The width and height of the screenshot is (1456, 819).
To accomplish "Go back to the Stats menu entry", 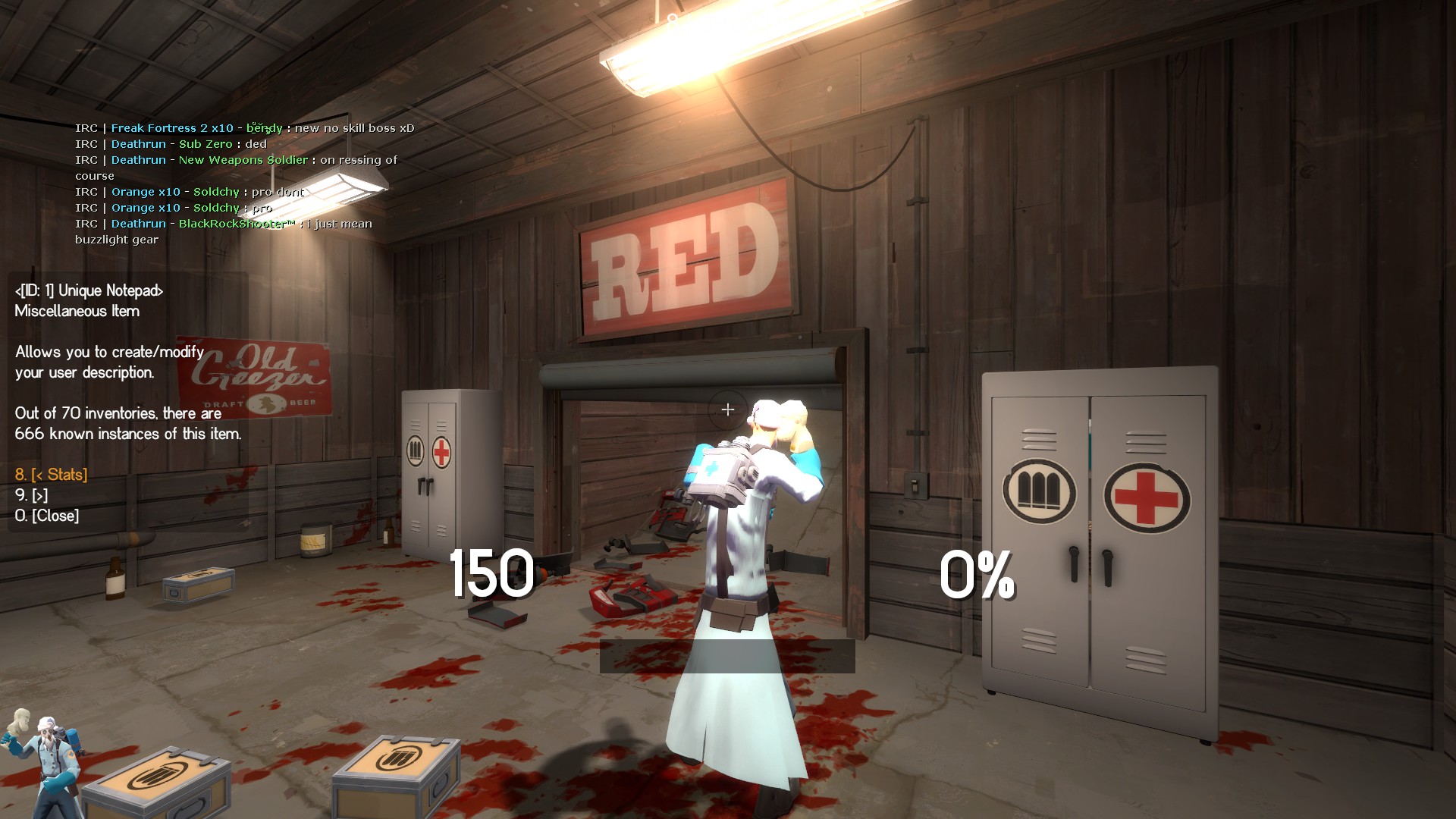I will point(52,475).
